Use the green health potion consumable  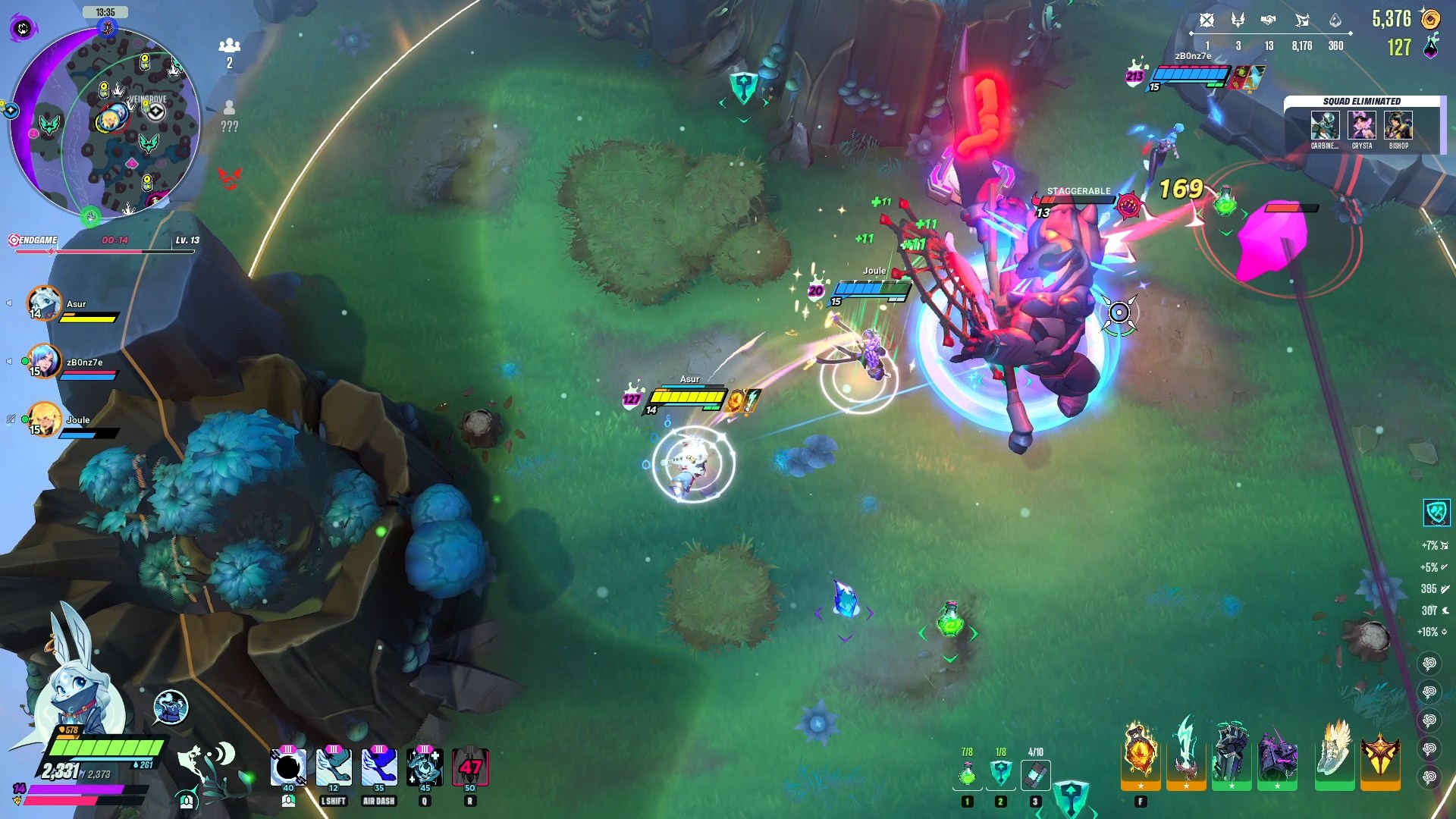[x=967, y=774]
